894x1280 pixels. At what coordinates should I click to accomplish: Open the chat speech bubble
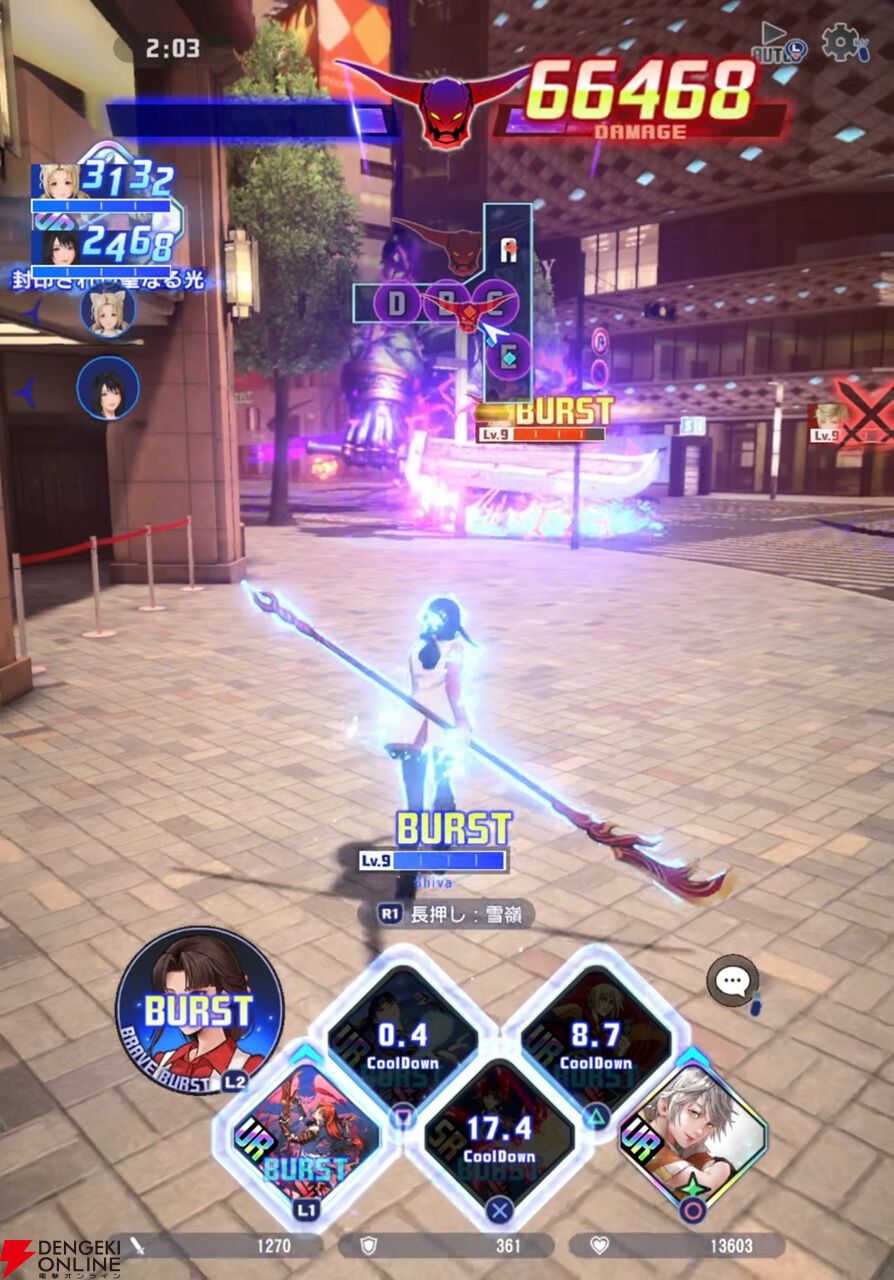pos(732,980)
